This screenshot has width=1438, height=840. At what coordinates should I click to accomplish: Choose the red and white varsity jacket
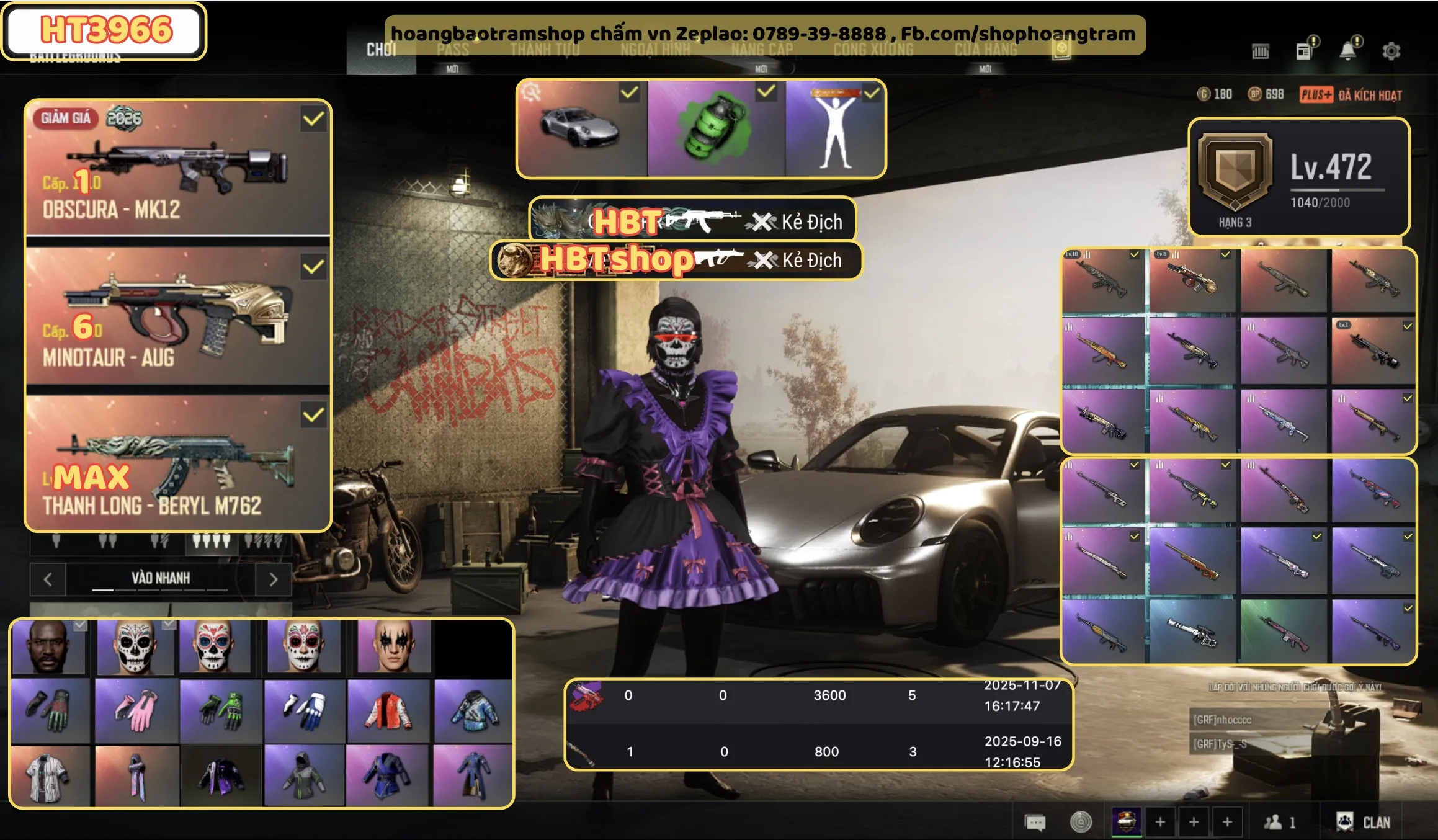(389, 711)
